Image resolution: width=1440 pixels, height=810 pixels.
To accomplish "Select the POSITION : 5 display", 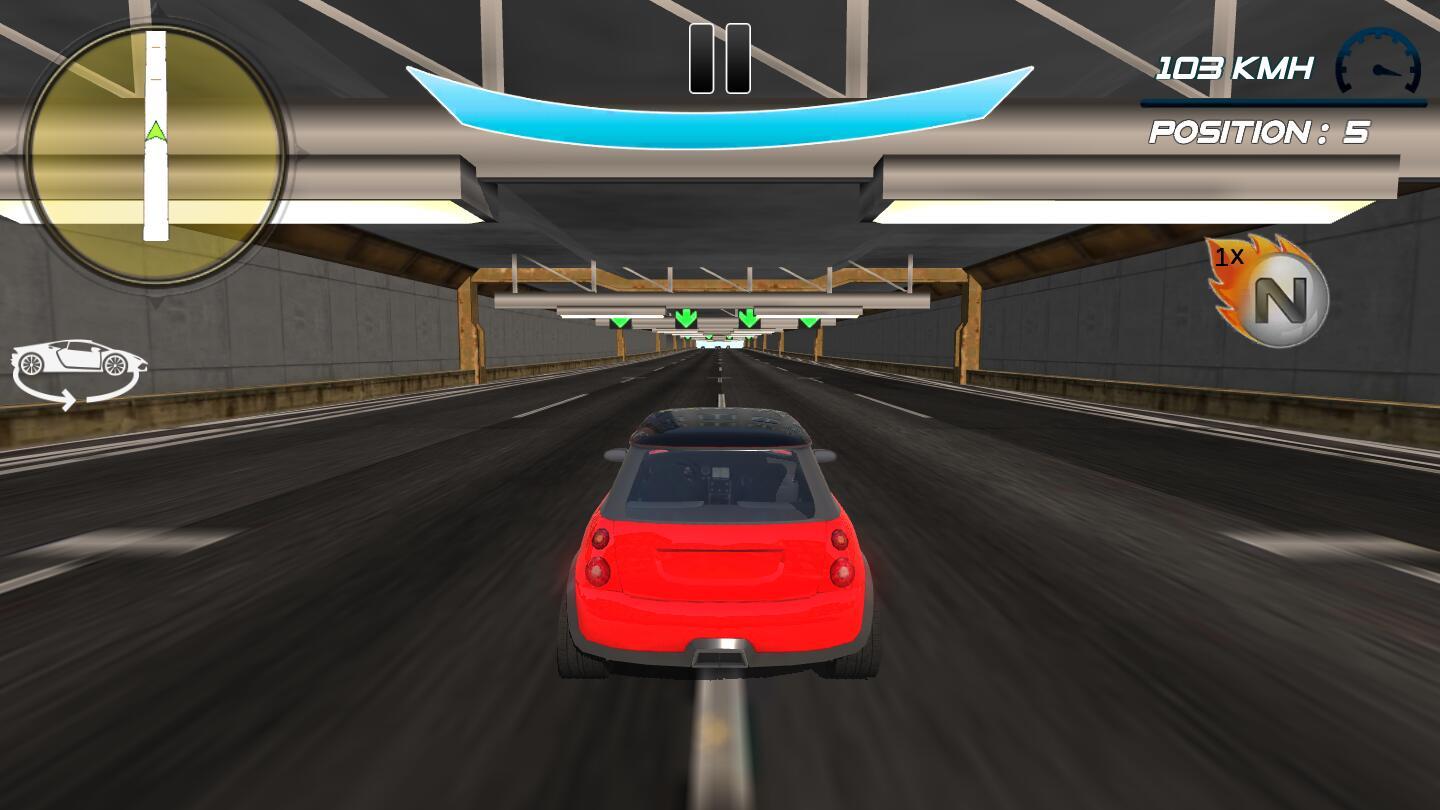I will 1258,131.
